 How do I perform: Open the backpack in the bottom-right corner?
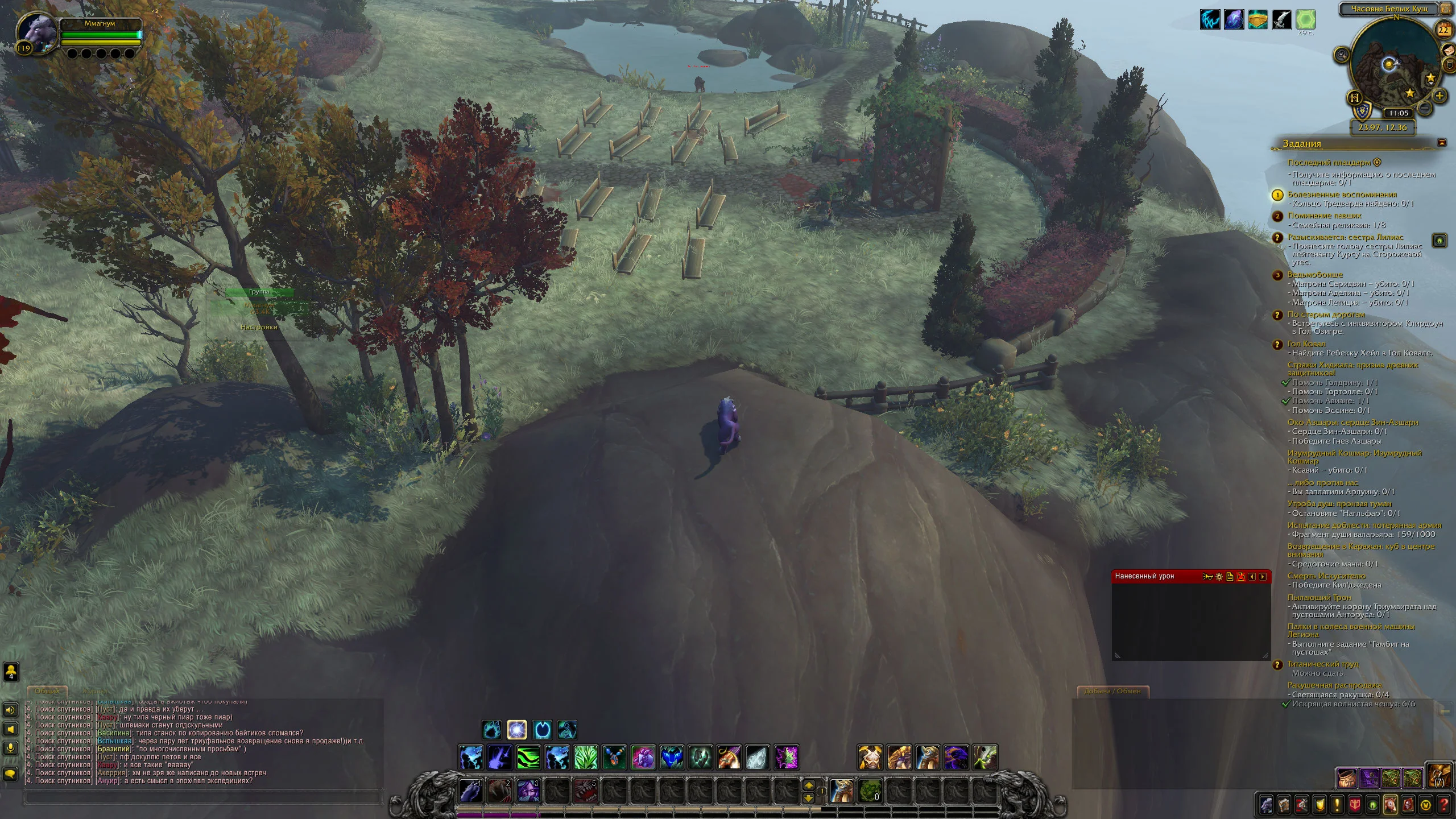pyautogui.click(x=1439, y=776)
